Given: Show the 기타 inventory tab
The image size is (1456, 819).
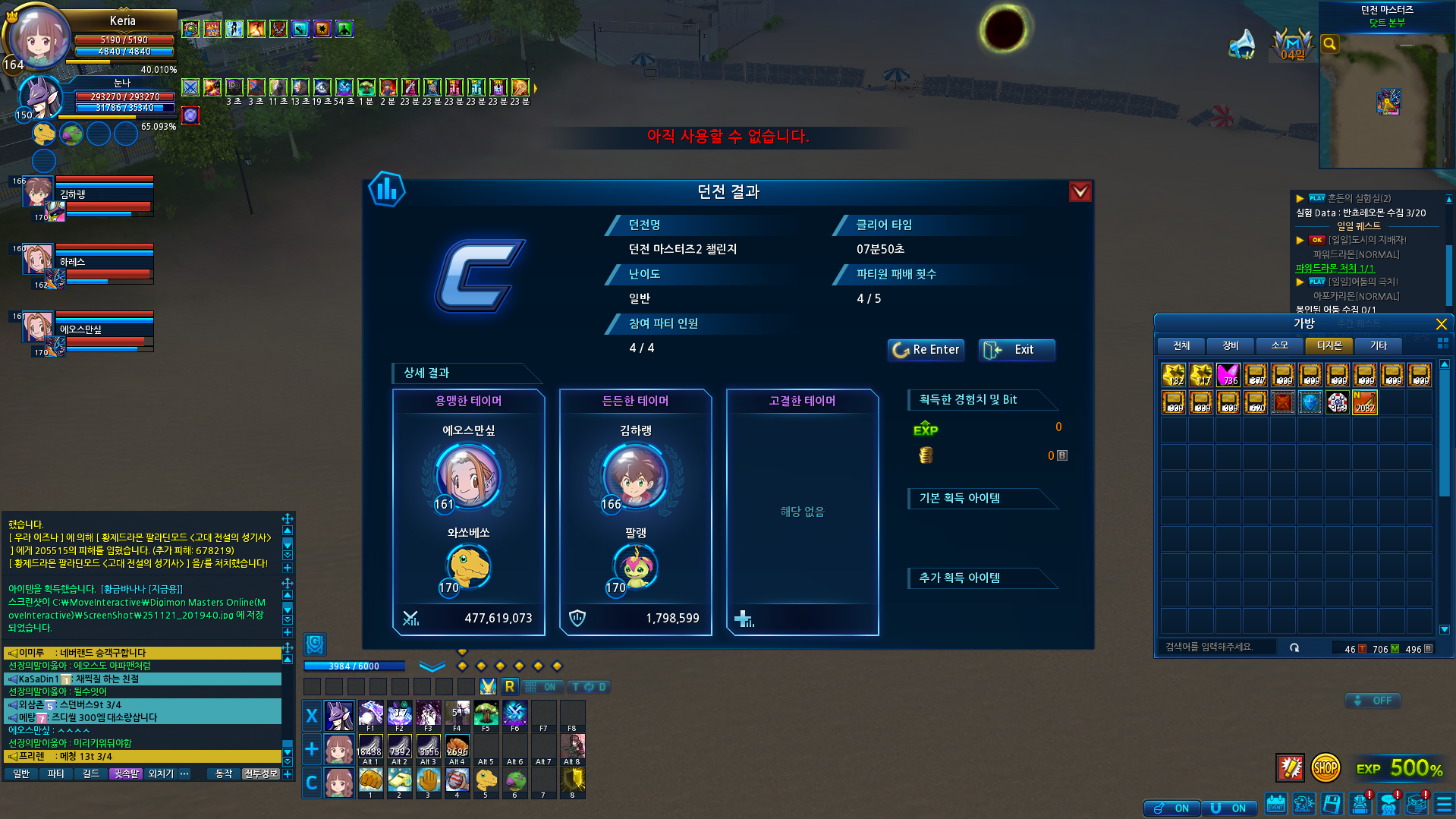Looking at the screenshot, I should 1379,346.
